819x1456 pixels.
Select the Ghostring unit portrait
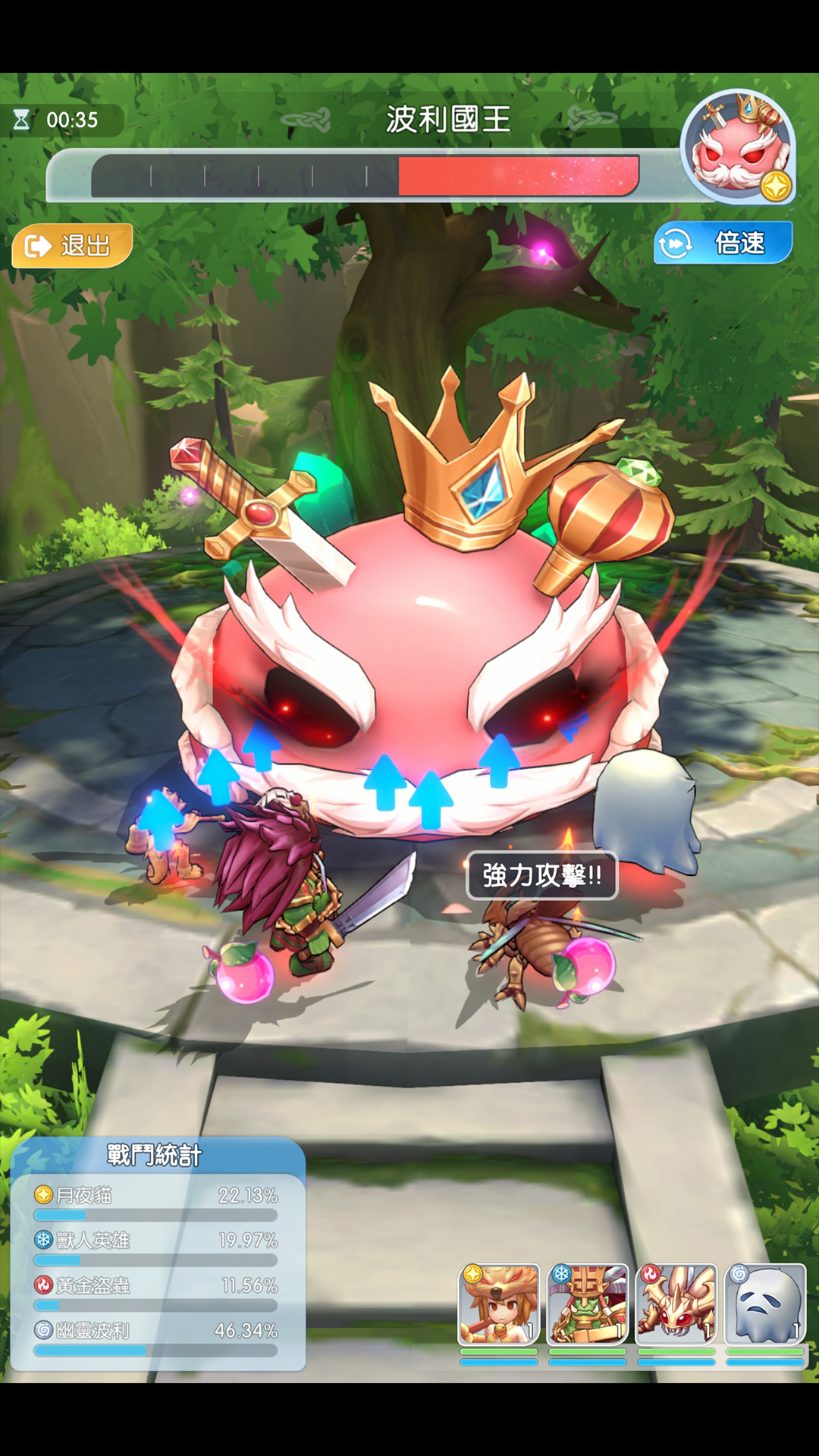765,1304
